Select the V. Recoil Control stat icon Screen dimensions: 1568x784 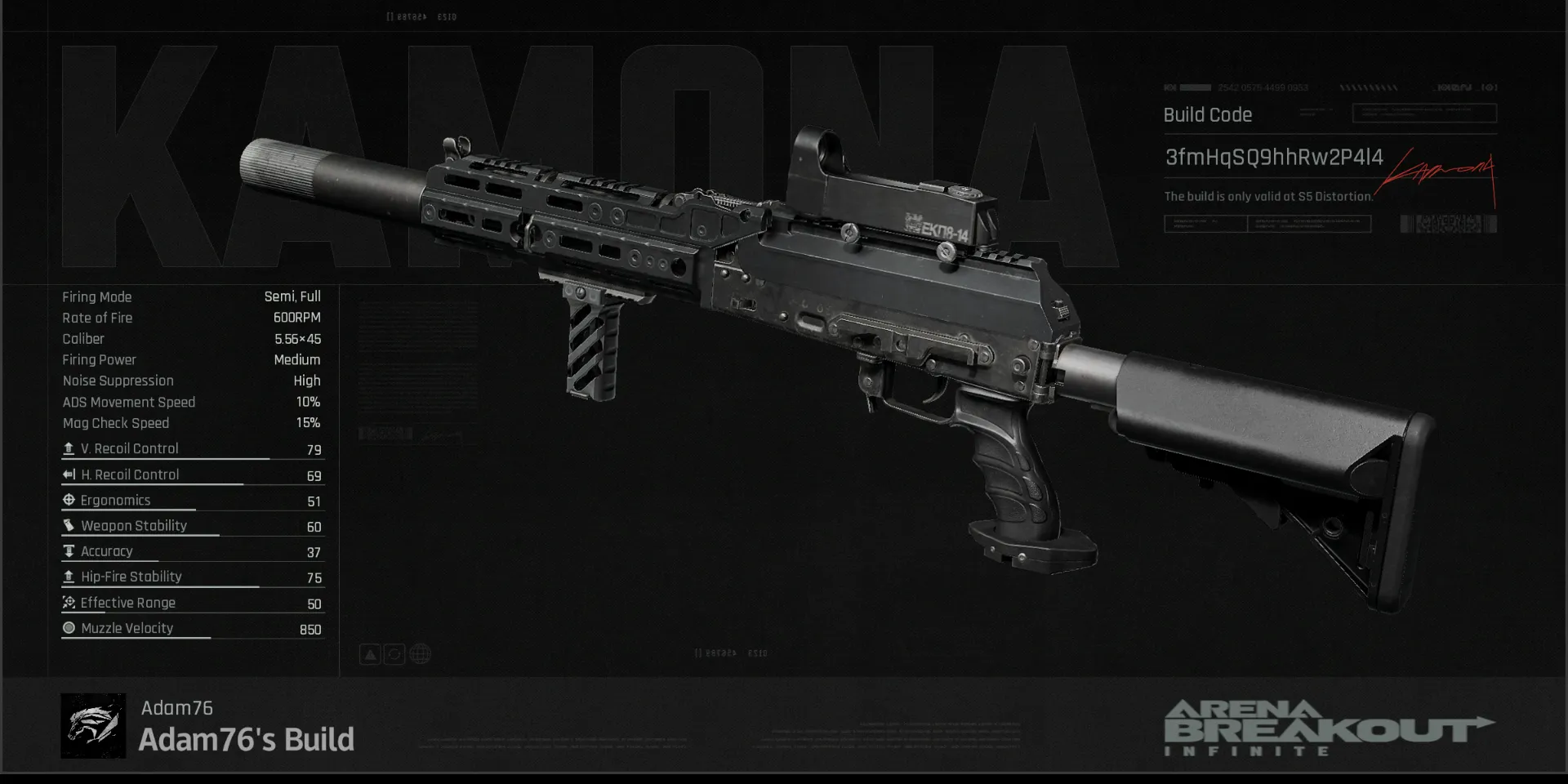pyautogui.click(x=69, y=448)
